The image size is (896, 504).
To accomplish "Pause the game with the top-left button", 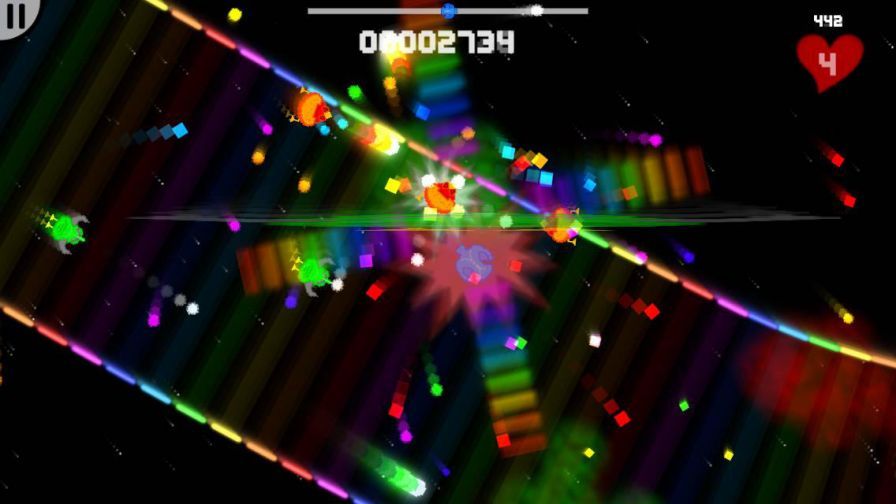I will [x=17, y=14].
